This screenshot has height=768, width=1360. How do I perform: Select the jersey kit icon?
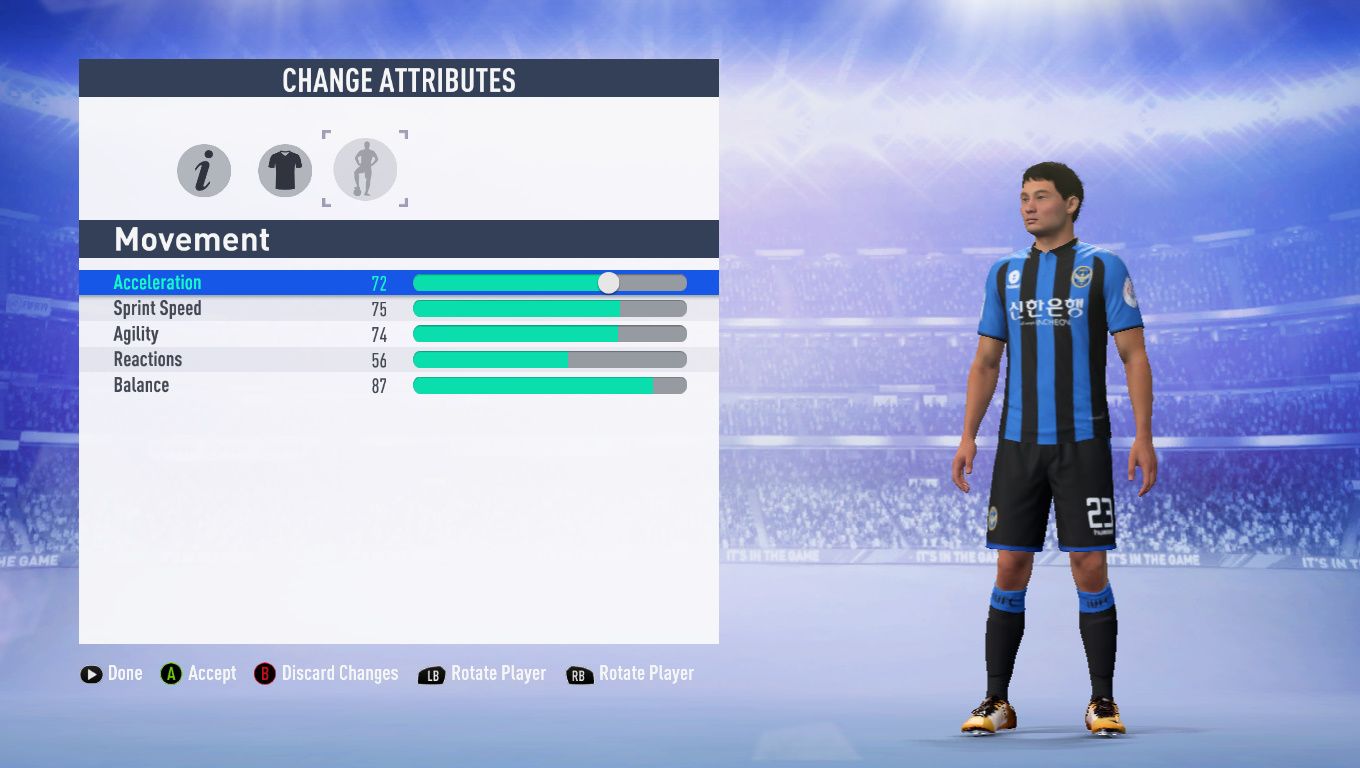(x=284, y=170)
